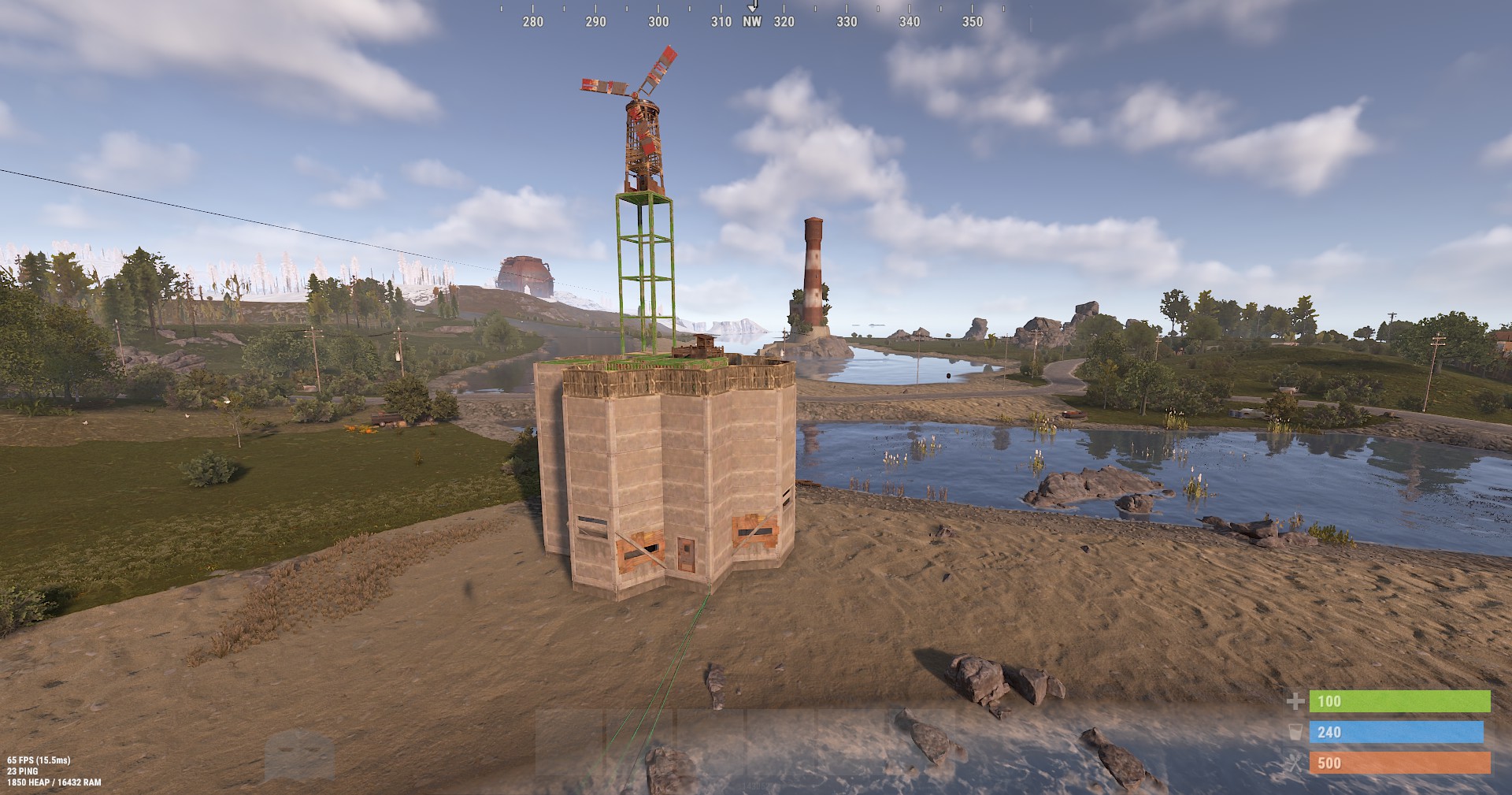The image size is (1512, 795).
Task: Click the faint ghost icon above the hotbar
Action: (298, 752)
